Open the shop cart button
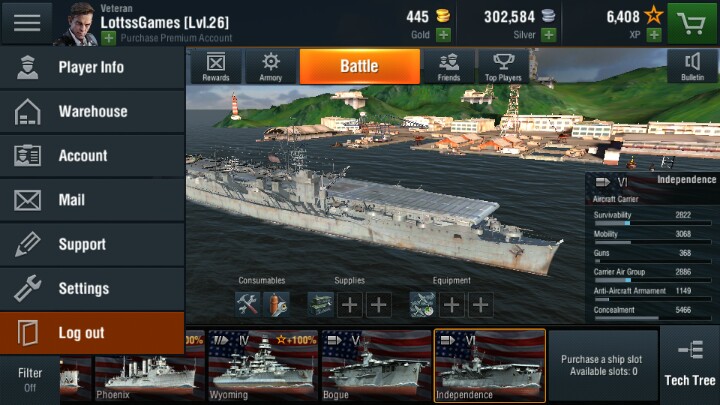This screenshot has width=720, height=405. 694,22
